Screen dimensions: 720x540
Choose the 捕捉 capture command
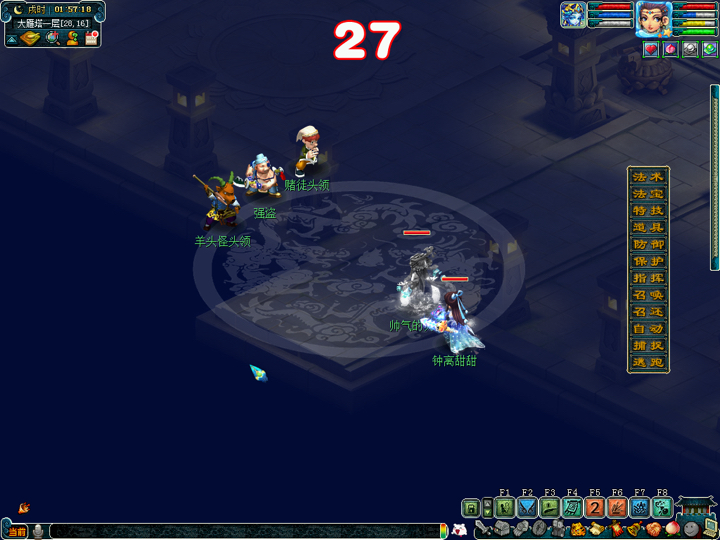[x=648, y=345]
